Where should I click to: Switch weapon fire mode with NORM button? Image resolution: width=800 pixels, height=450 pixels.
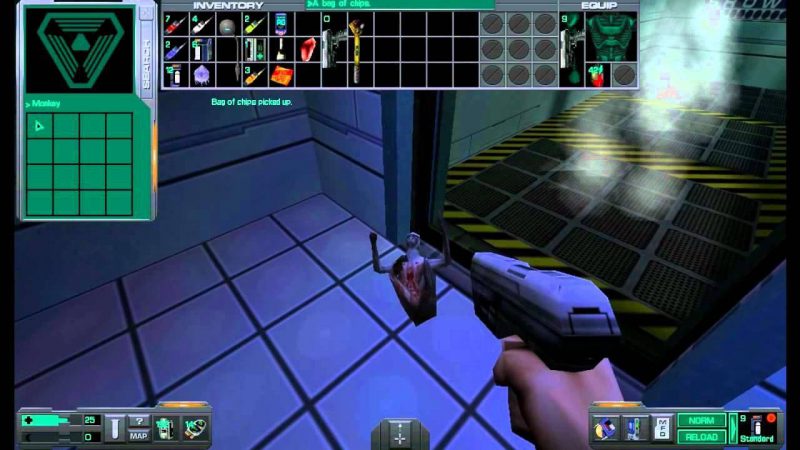pos(701,420)
